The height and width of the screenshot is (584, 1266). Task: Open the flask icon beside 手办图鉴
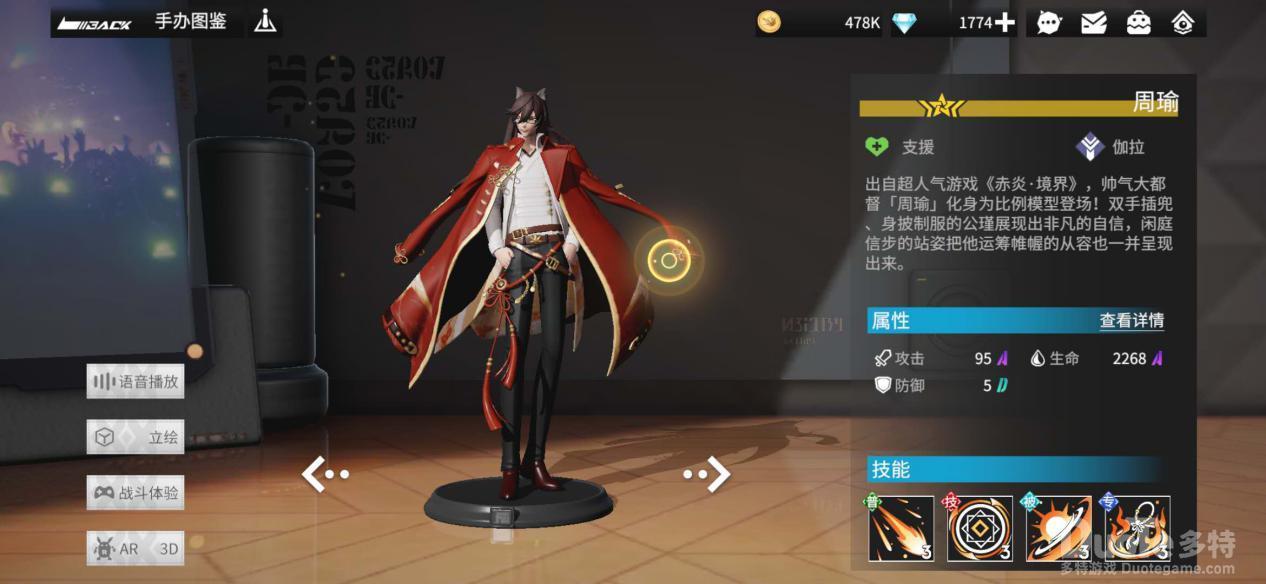click(265, 21)
